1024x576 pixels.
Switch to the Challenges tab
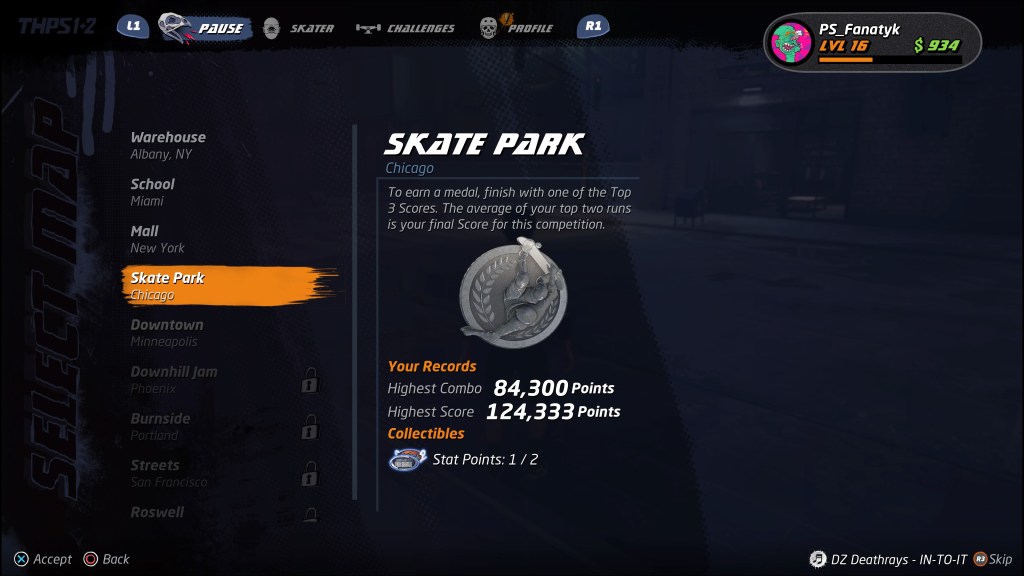pyautogui.click(x=406, y=28)
